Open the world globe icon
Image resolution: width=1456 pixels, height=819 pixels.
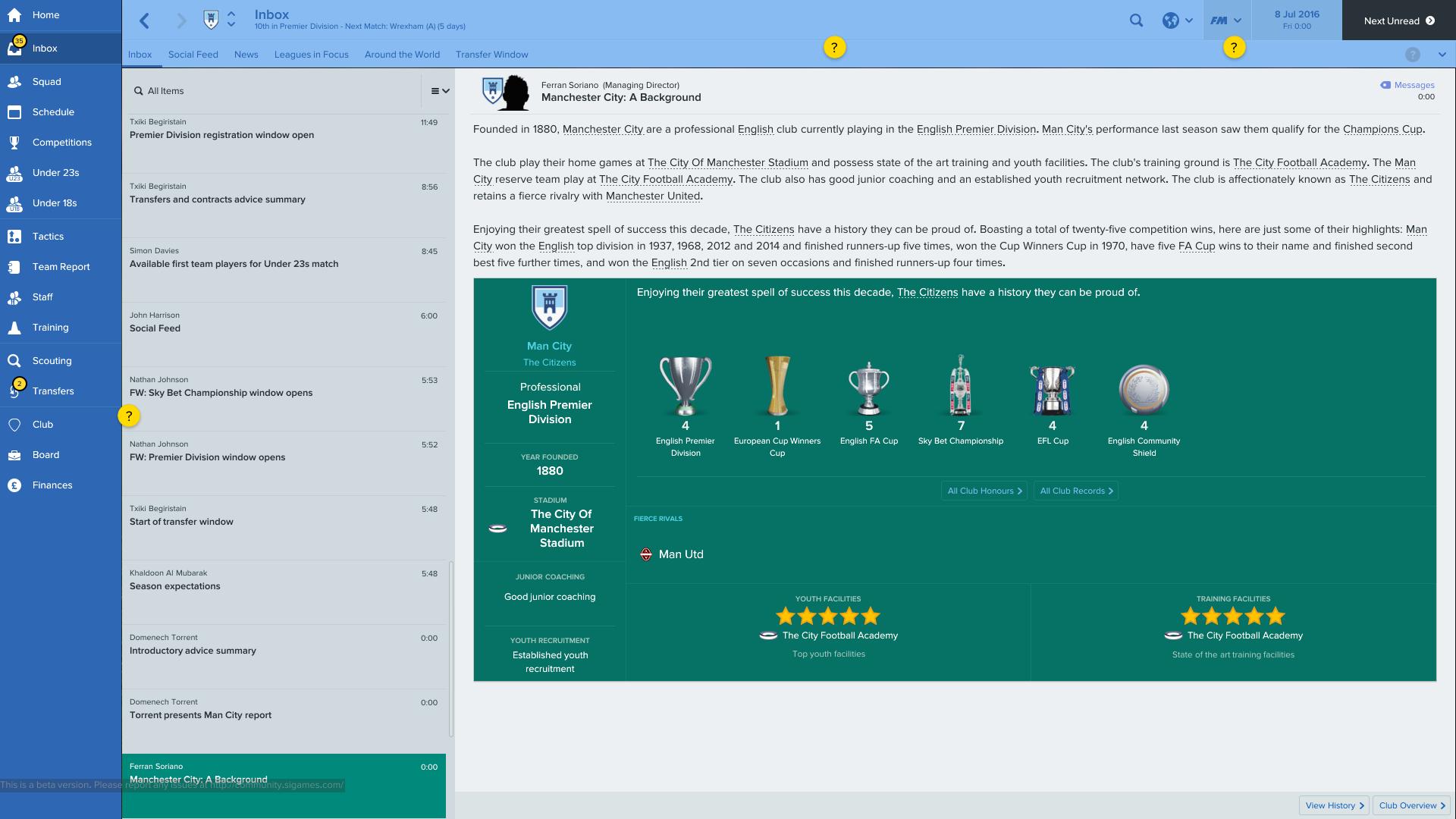point(1170,20)
